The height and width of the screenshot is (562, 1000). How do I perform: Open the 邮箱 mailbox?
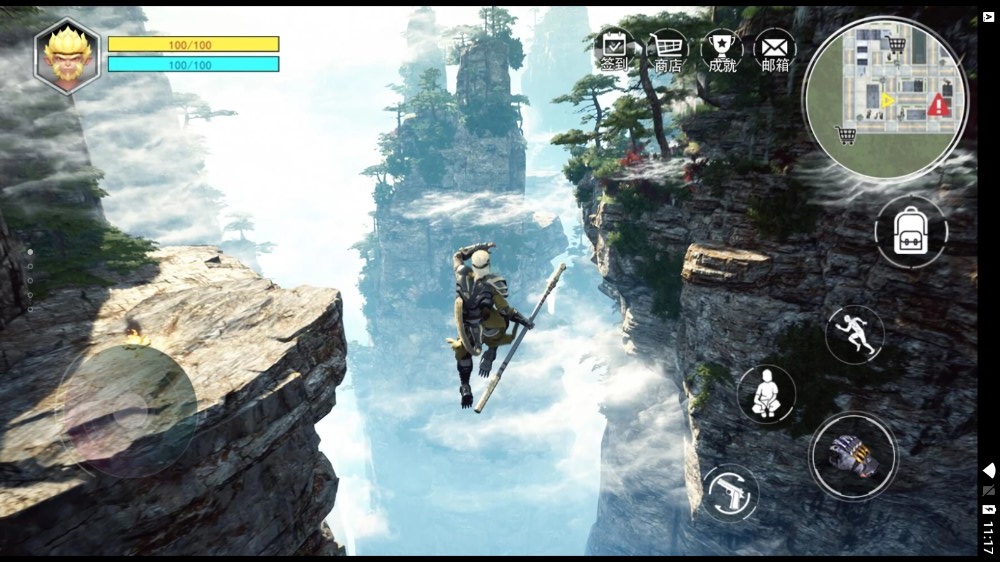(x=775, y=50)
